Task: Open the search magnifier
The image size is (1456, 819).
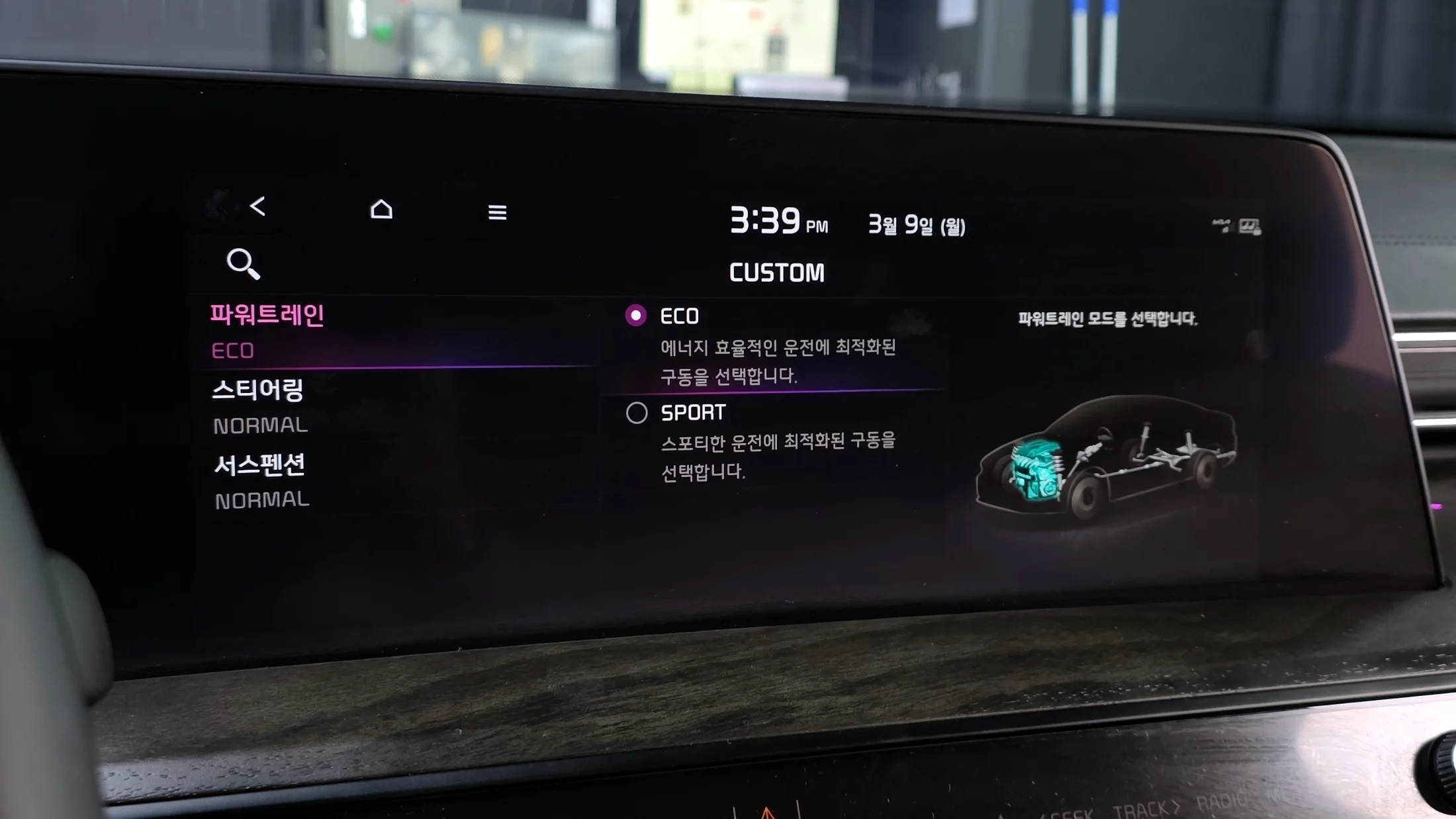Action: (243, 264)
